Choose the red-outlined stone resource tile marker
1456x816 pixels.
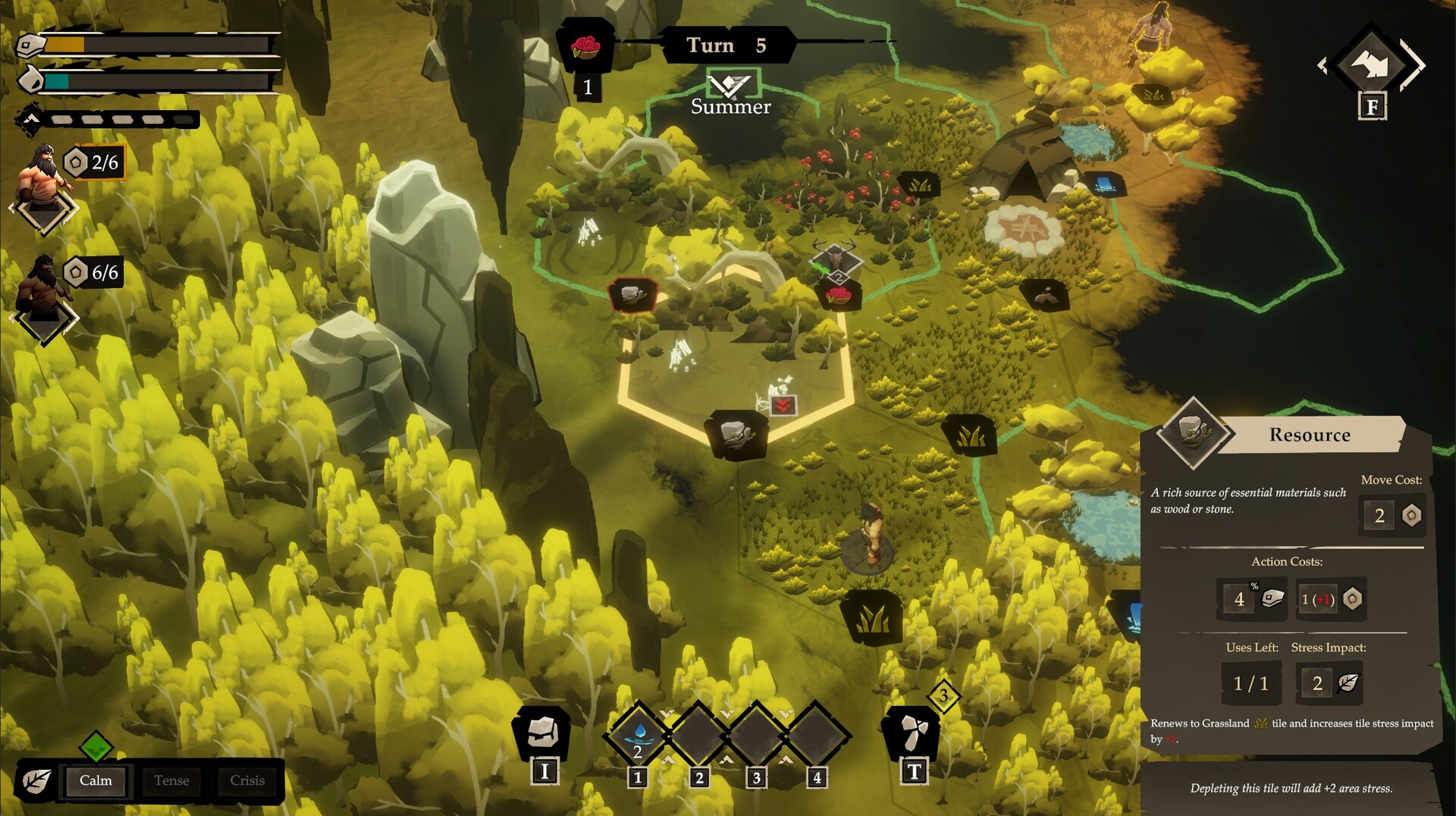632,294
